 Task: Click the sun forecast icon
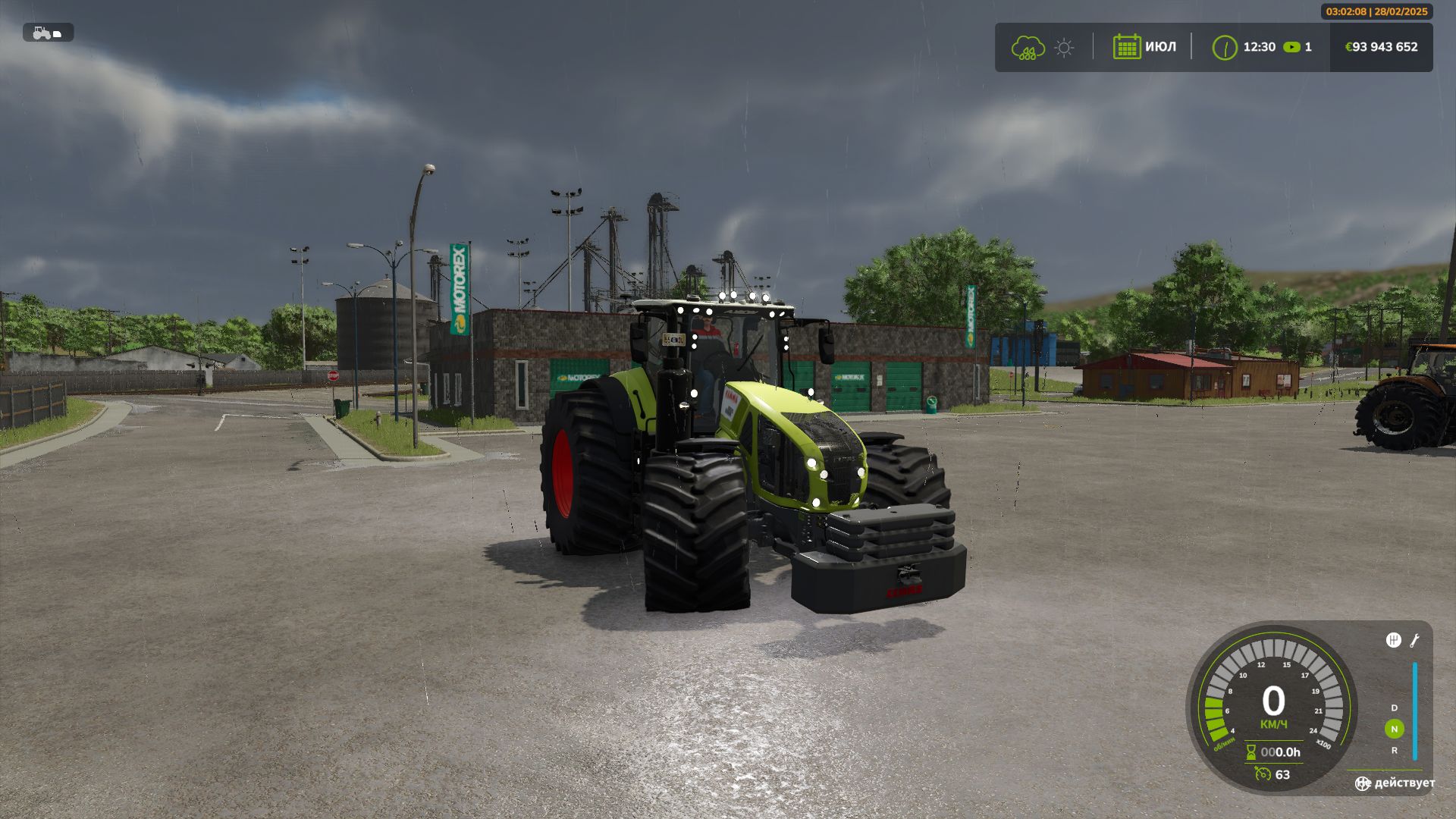[1064, 48]
